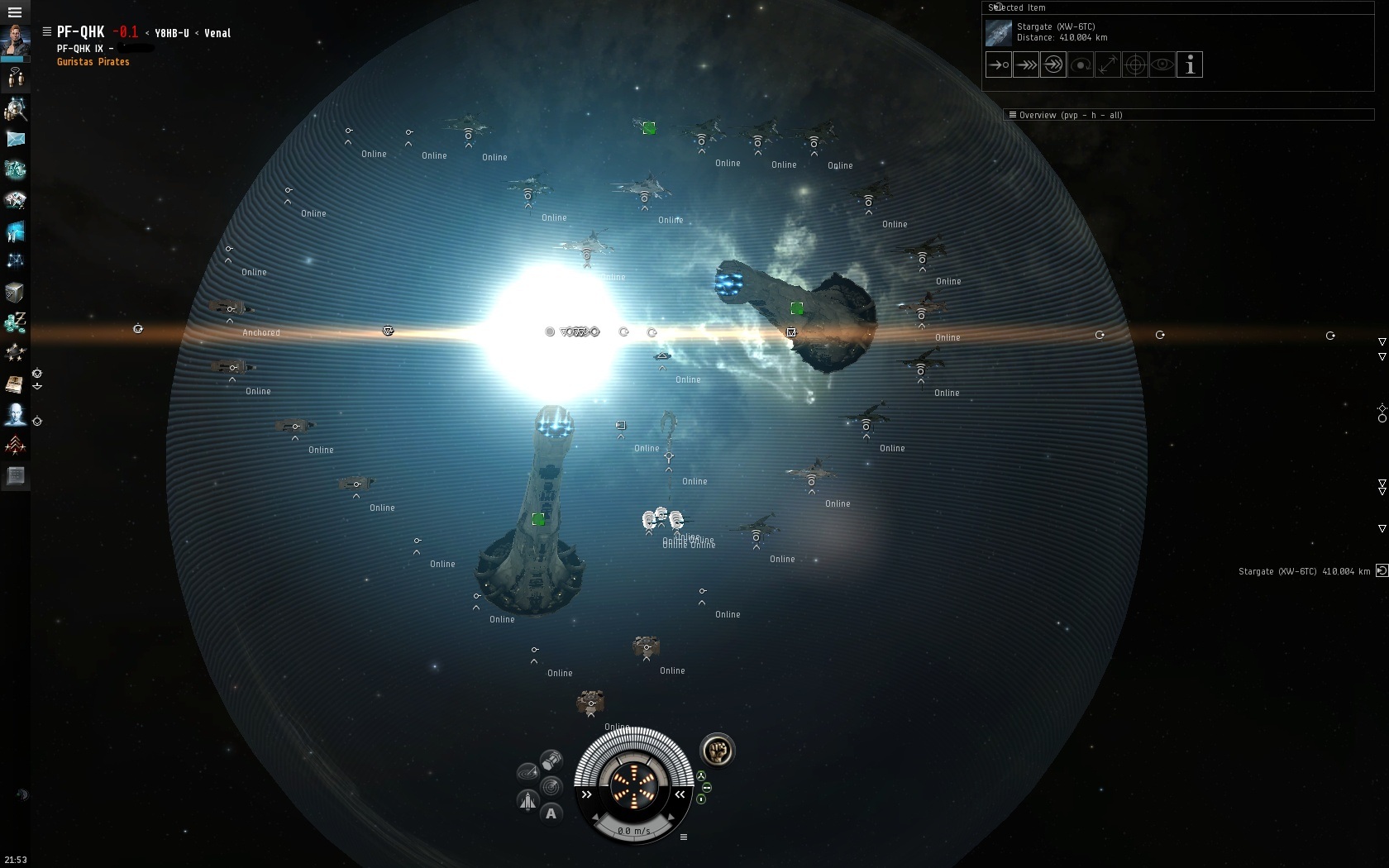The image size is (1389, 868).
Task: Jump through the selected Stargate
Action: tap(1053, 64)
